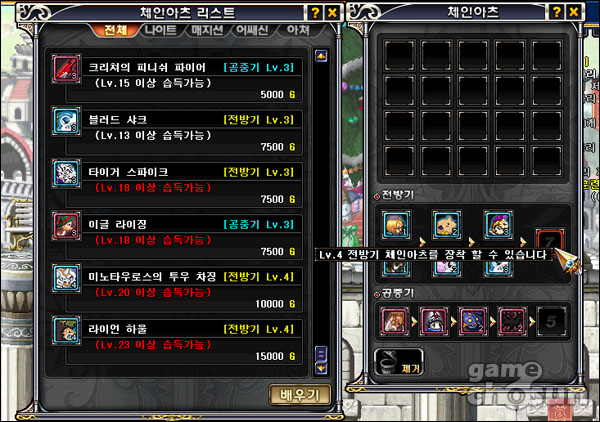The height and width of the screenshot is (422, 600).
Task: Switch to the 아쳐 tab
Action: (x=298, y=31)
